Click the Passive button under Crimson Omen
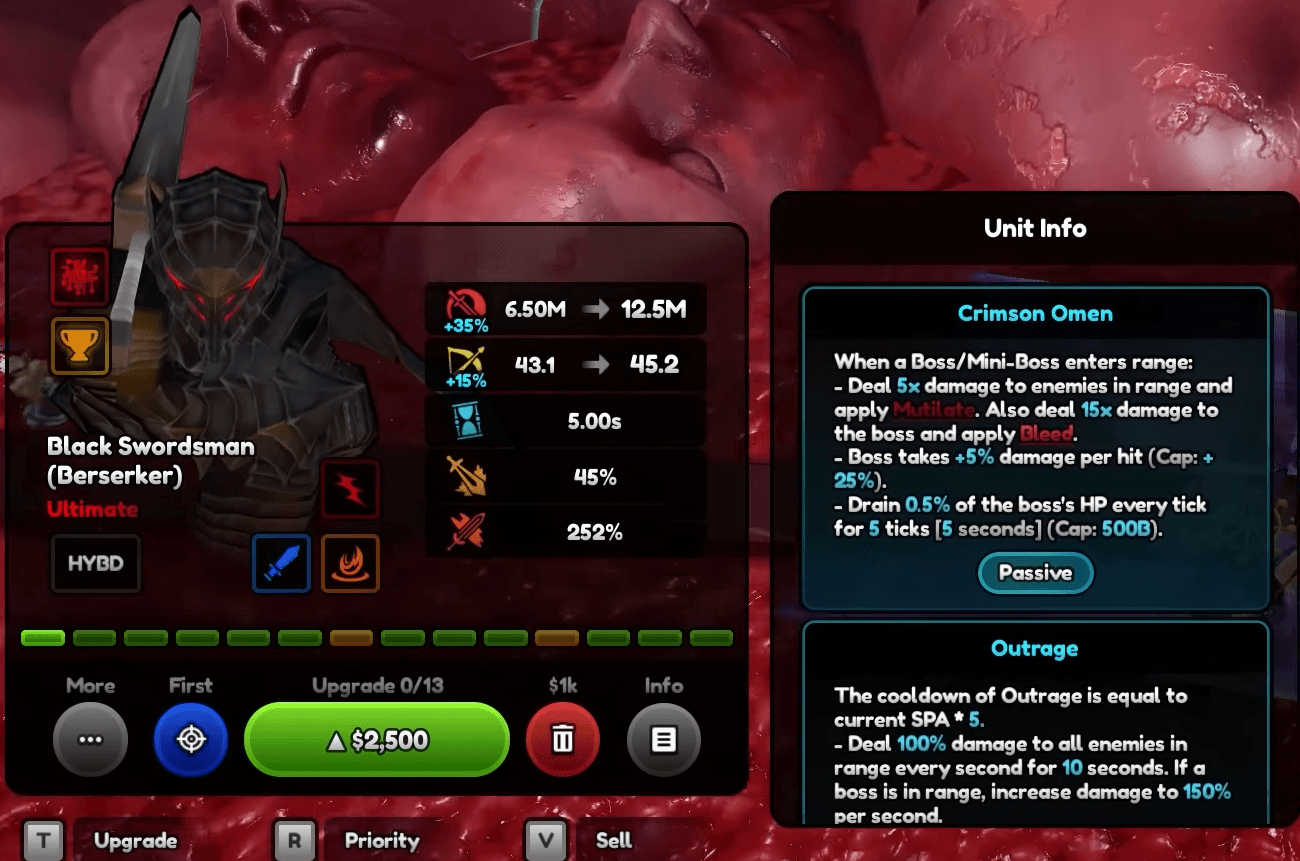1300x861 pixels. (1035, 573)
